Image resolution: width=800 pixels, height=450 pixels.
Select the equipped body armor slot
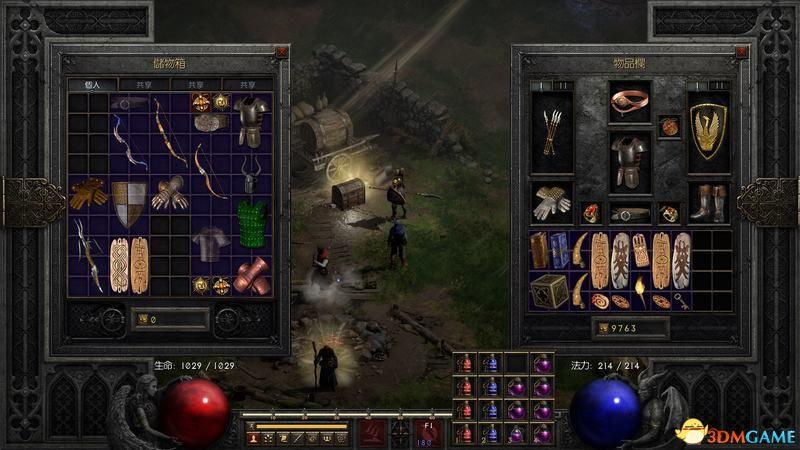[x=630, y=160]
